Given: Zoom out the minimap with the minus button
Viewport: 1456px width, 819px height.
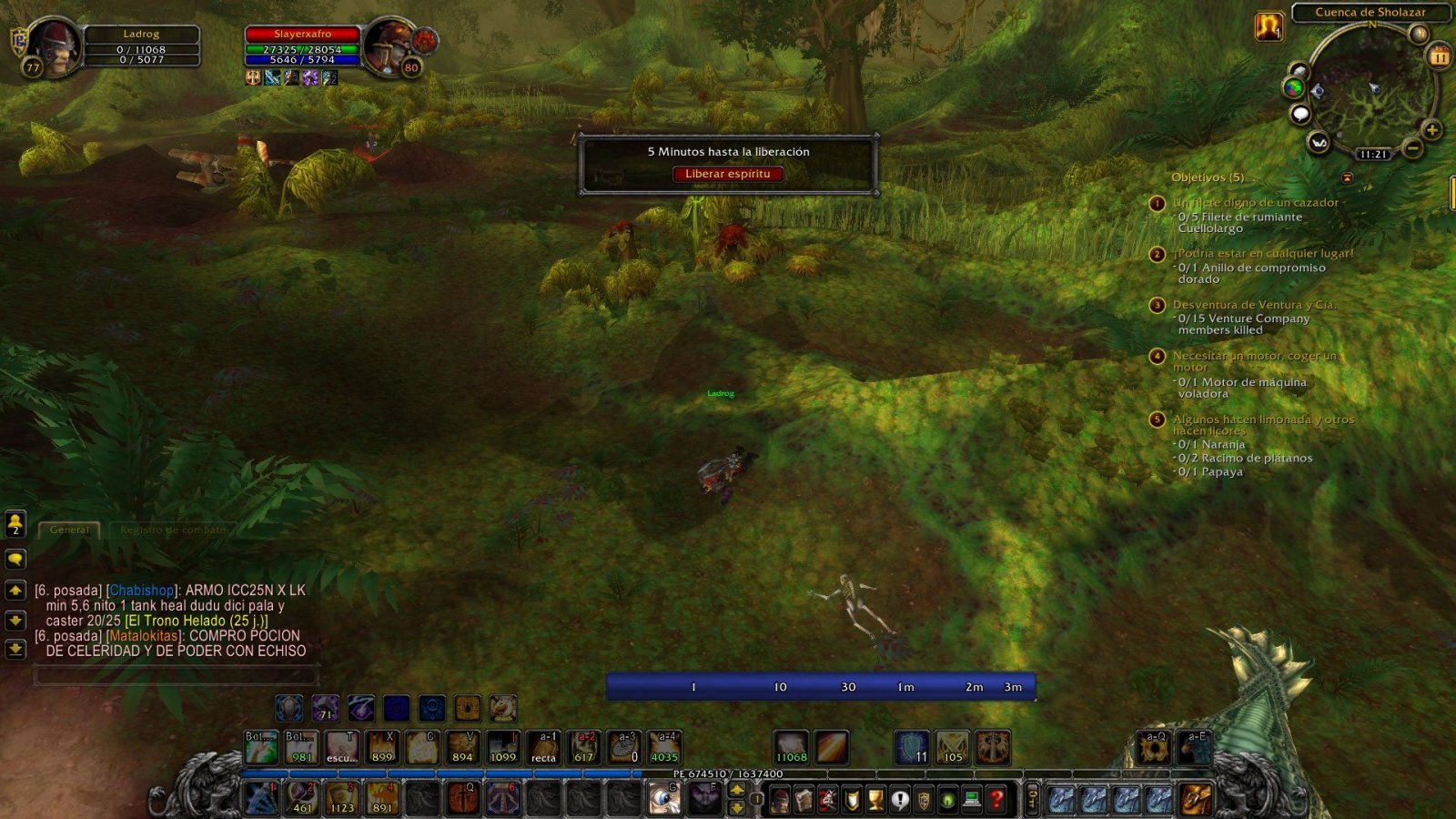Looking at the screenshot, I should tap(1412, 147).
